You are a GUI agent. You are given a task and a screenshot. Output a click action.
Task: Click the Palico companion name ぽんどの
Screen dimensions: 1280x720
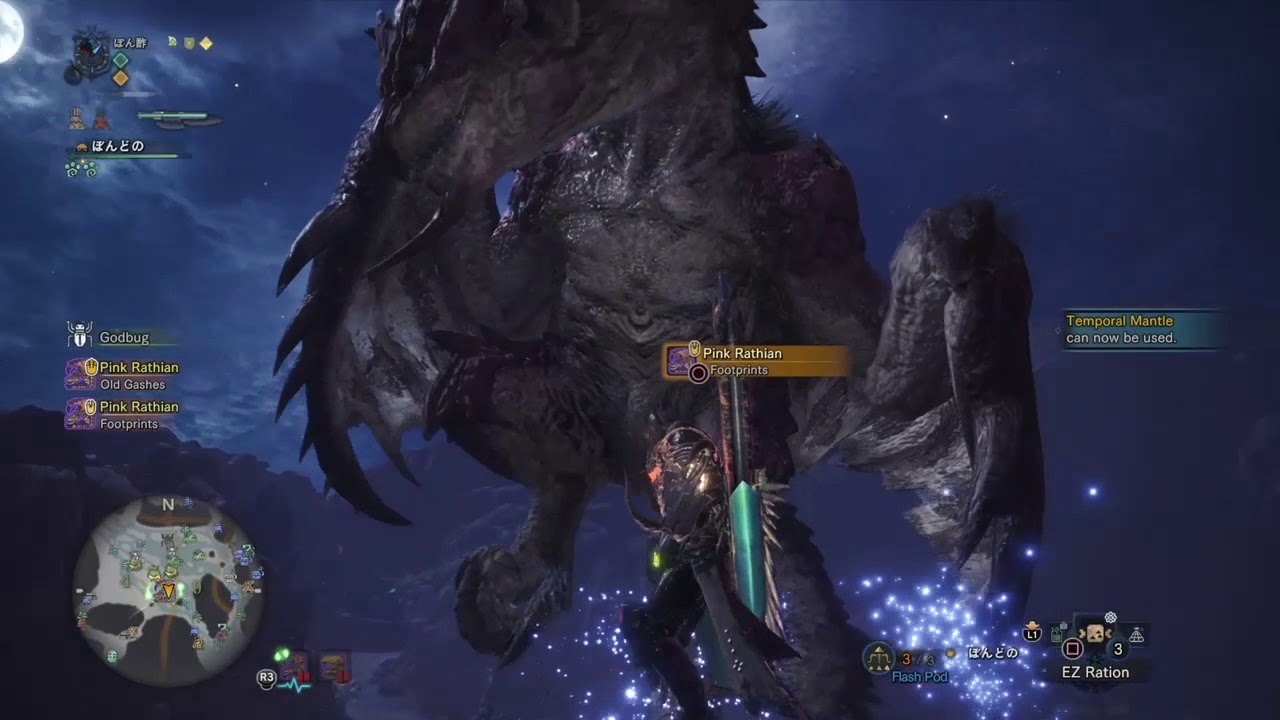(x=118, y=147)
